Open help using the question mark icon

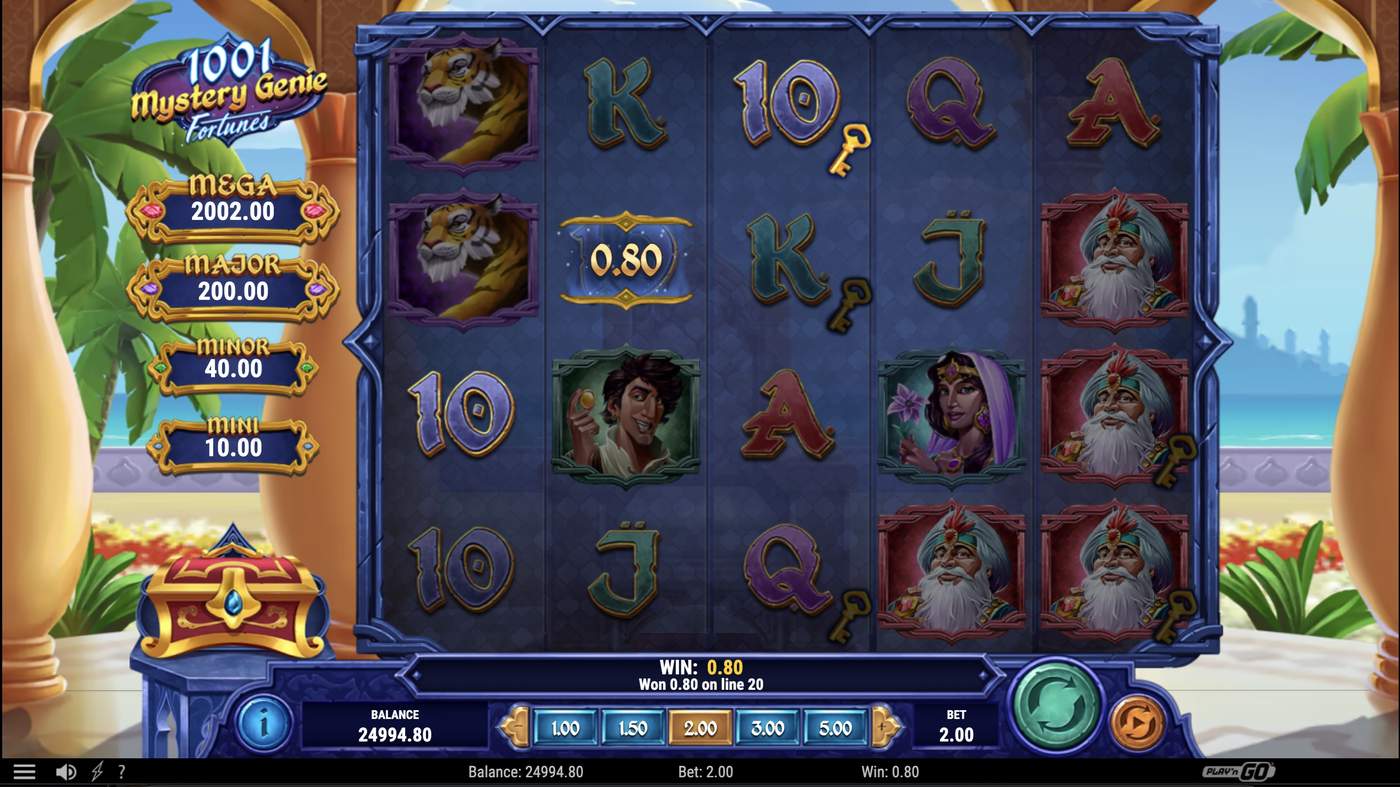tap(121, 770)
